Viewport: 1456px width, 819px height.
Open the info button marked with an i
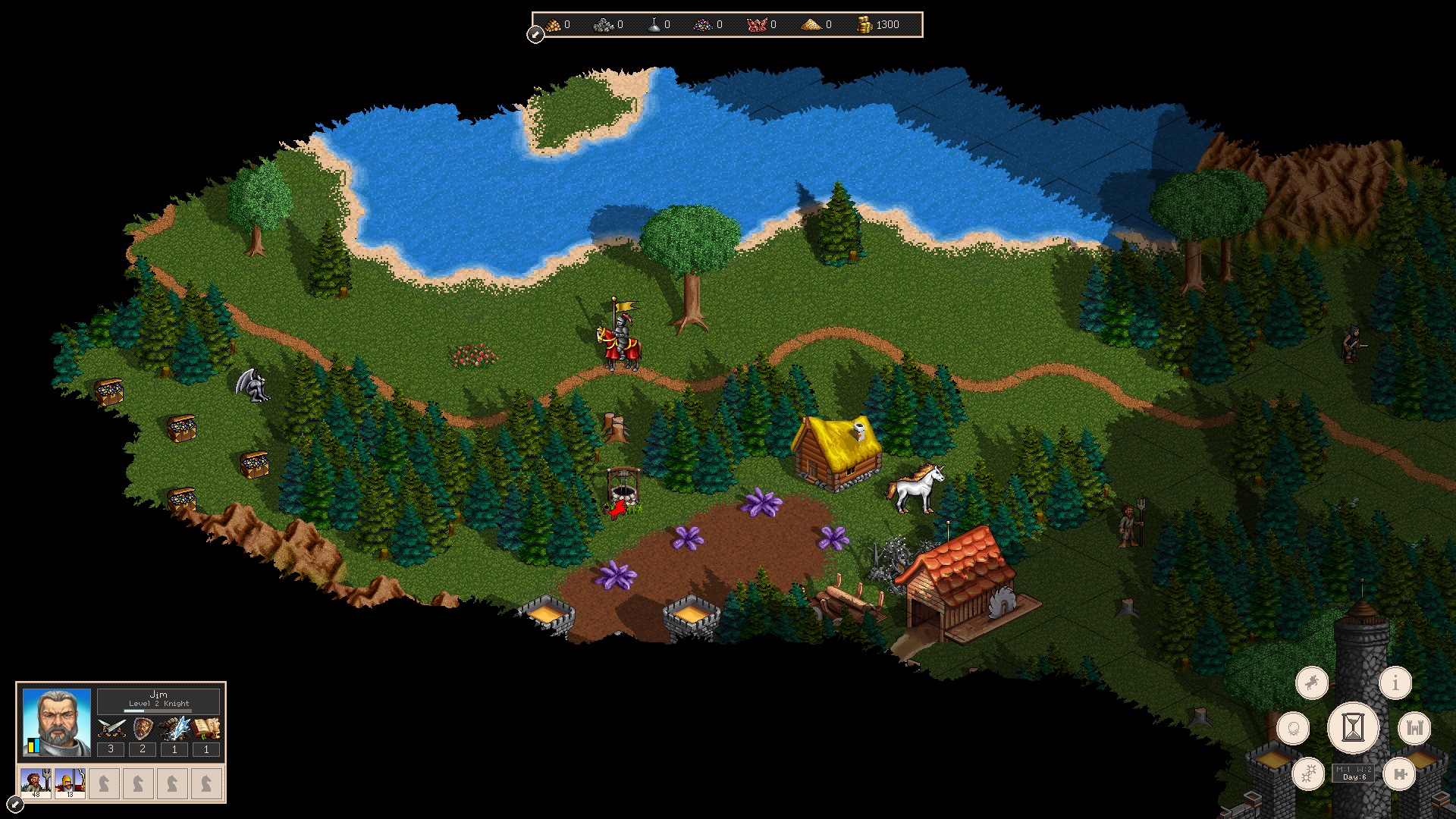pyautogui.click(x=1395, y=683)
